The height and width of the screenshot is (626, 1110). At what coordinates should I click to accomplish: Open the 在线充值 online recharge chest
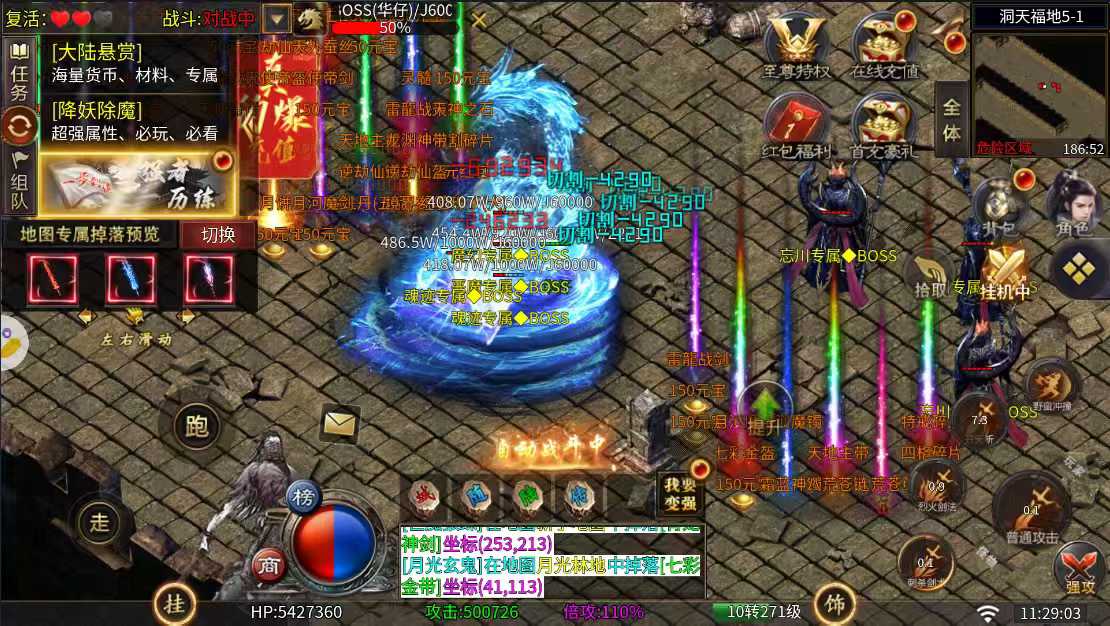(884, 46)
